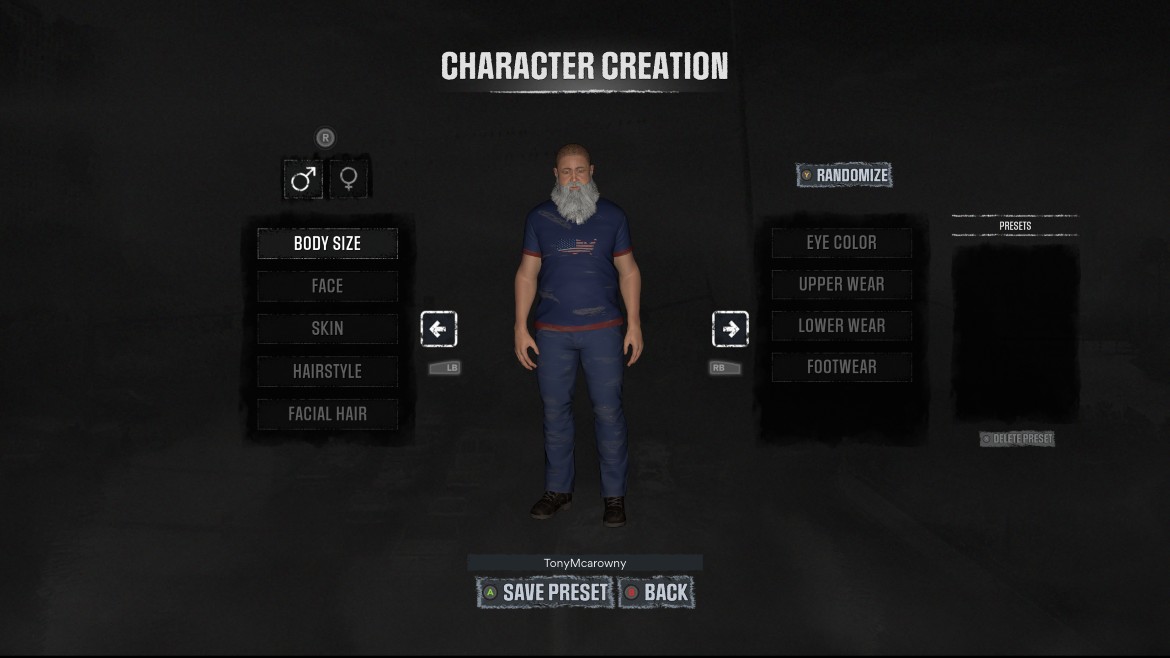Go back with the Back button
The image size is (1170, 658).
click(x=656, y=592)
